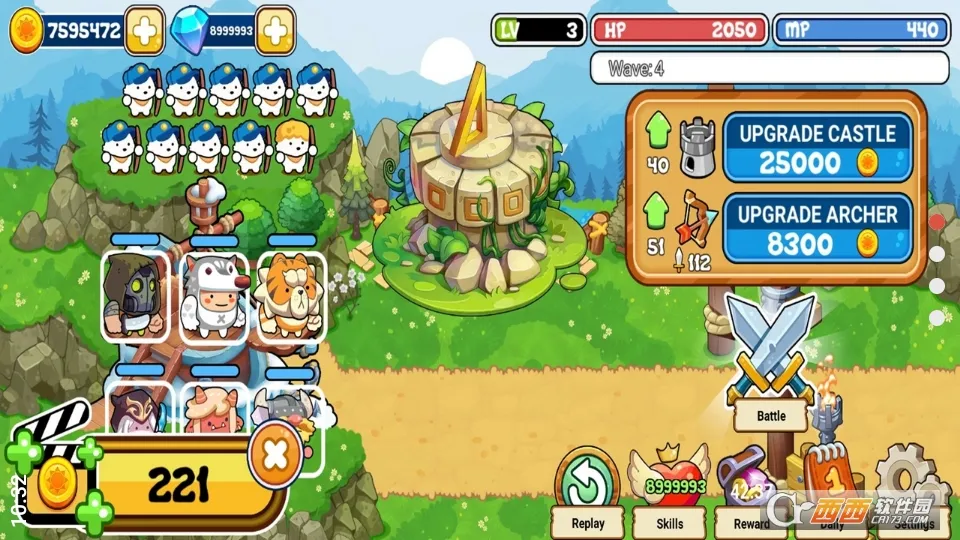Watch the video ad for 221 coins
Screen dimensions: 960x540
coord(150,485)
